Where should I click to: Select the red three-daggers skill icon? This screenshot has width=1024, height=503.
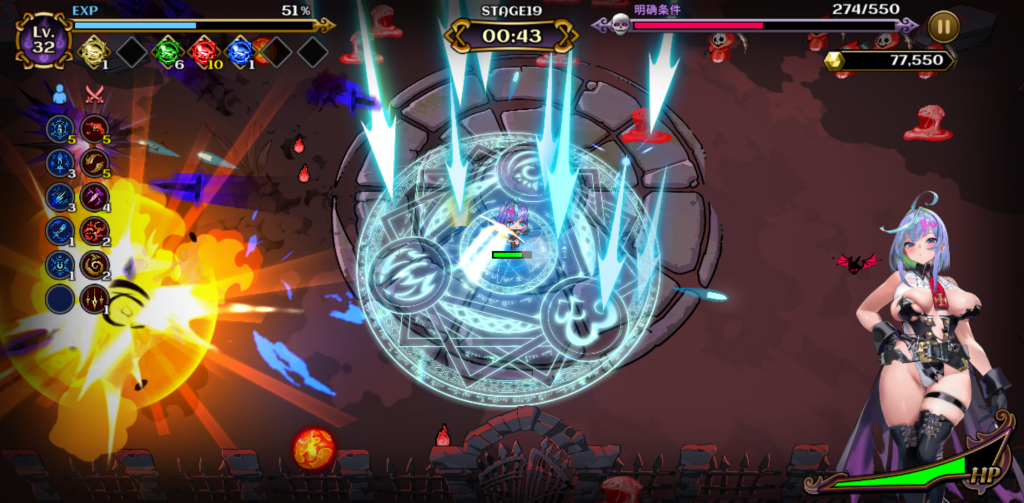pos(95,298)
